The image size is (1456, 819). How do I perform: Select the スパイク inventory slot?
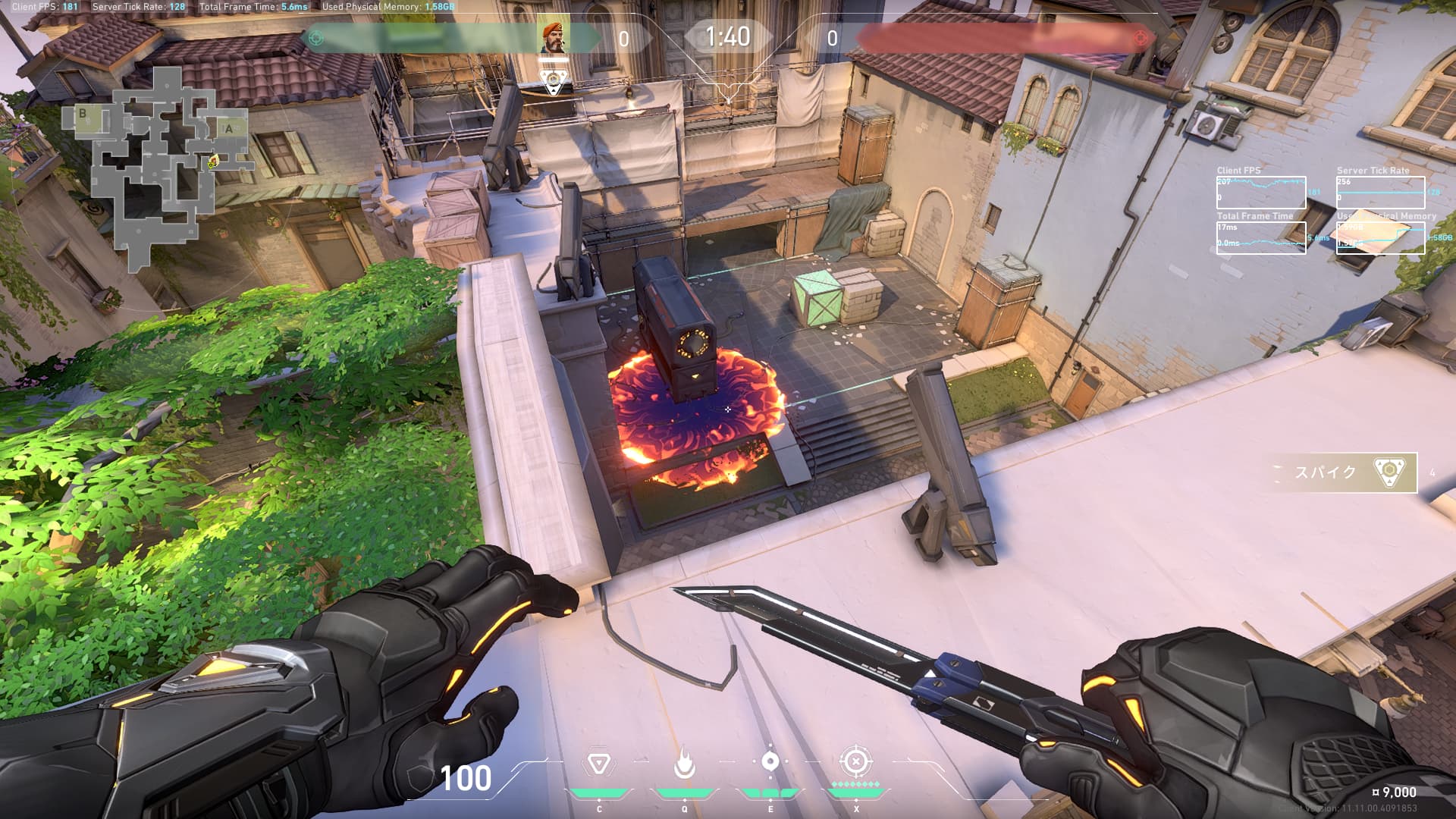(x=1344, y=472)
